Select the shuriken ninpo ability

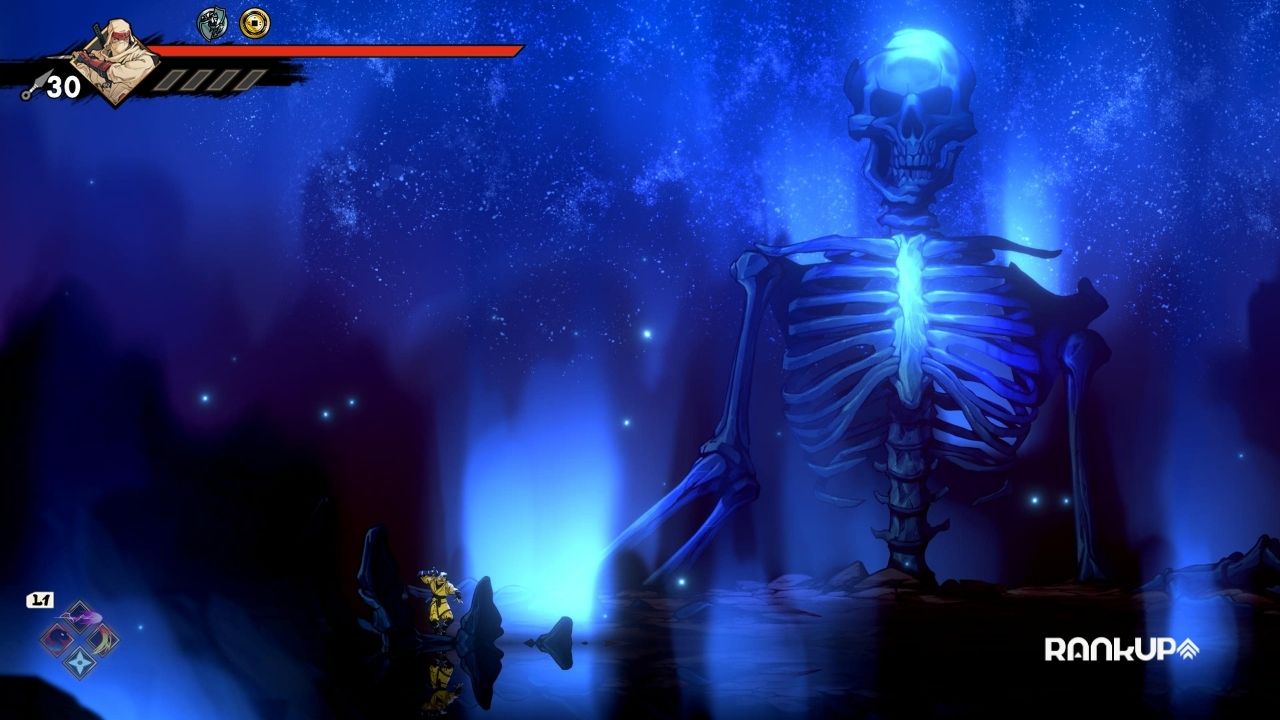[x=79, y=660]
